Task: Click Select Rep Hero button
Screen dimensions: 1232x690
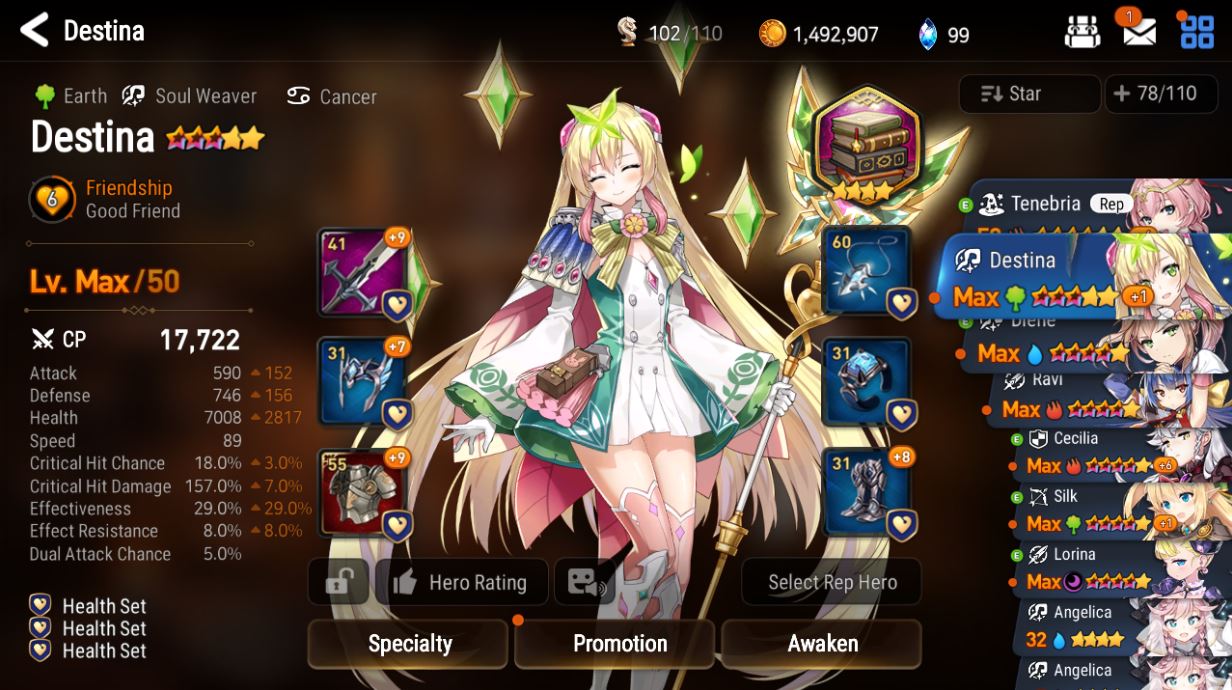Action: pos(832,583)
